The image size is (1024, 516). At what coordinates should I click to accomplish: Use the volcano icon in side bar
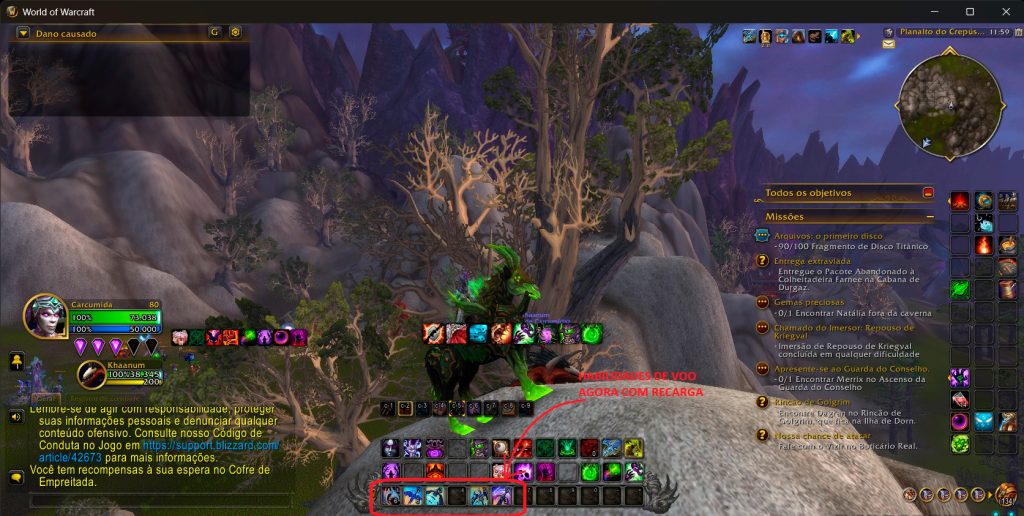[x=960, y=201]
